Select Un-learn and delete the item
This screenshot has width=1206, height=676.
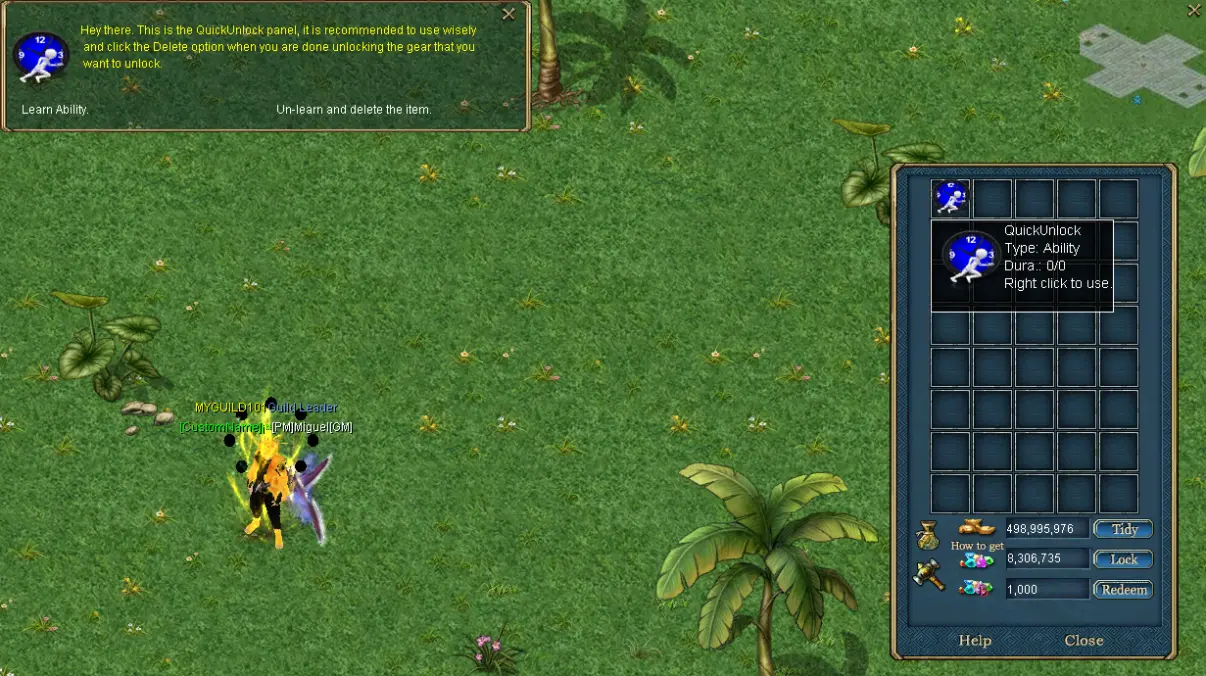tap(353, 109)
